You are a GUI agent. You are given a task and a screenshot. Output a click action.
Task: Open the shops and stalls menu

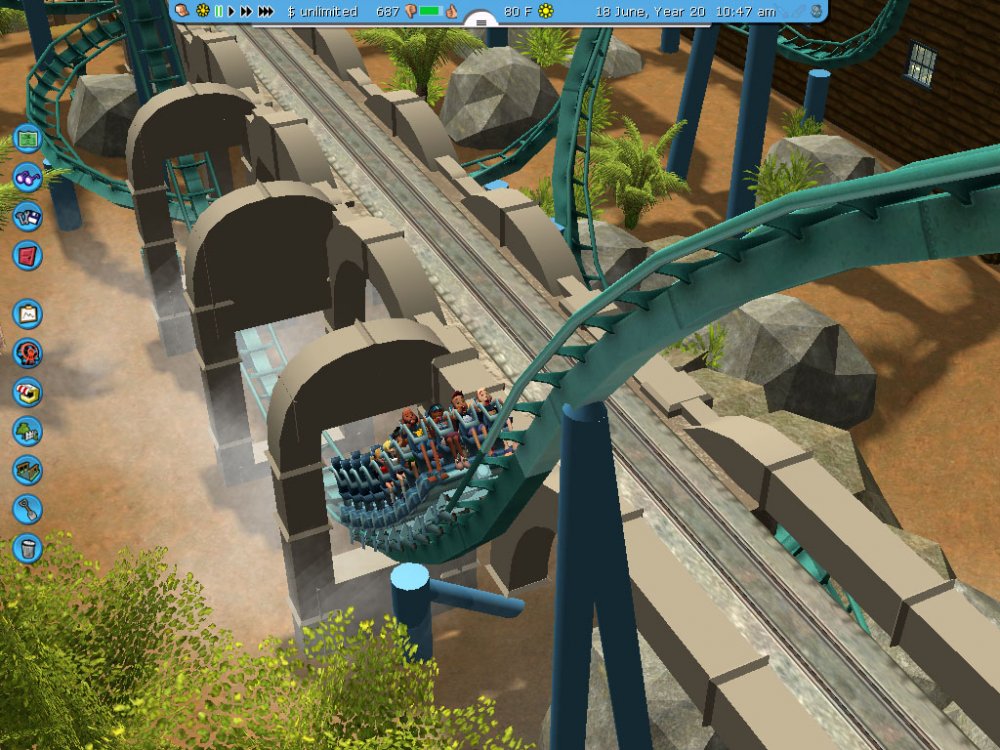click(27, 392)
